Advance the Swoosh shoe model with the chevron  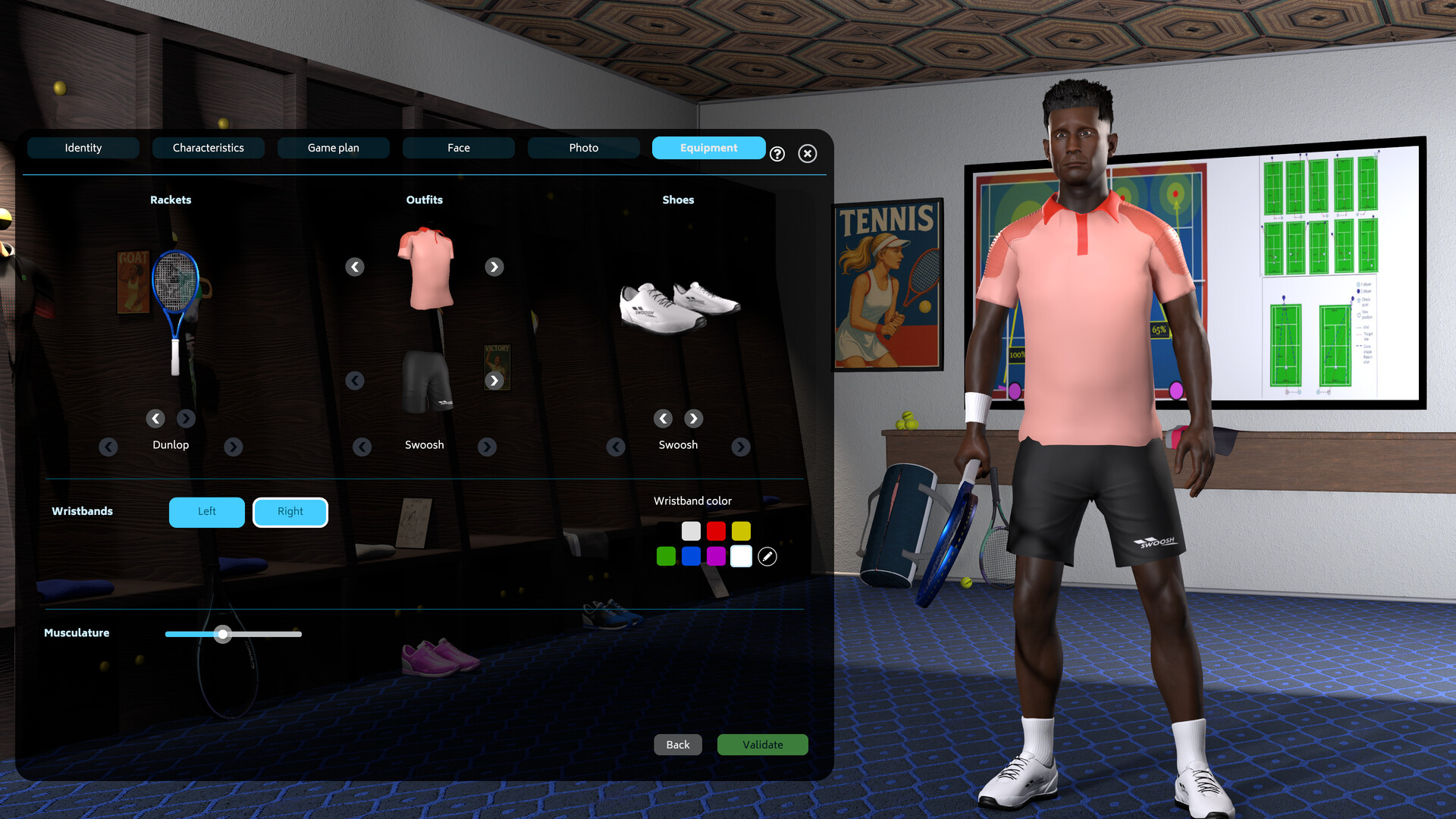(x=693, y=419)
